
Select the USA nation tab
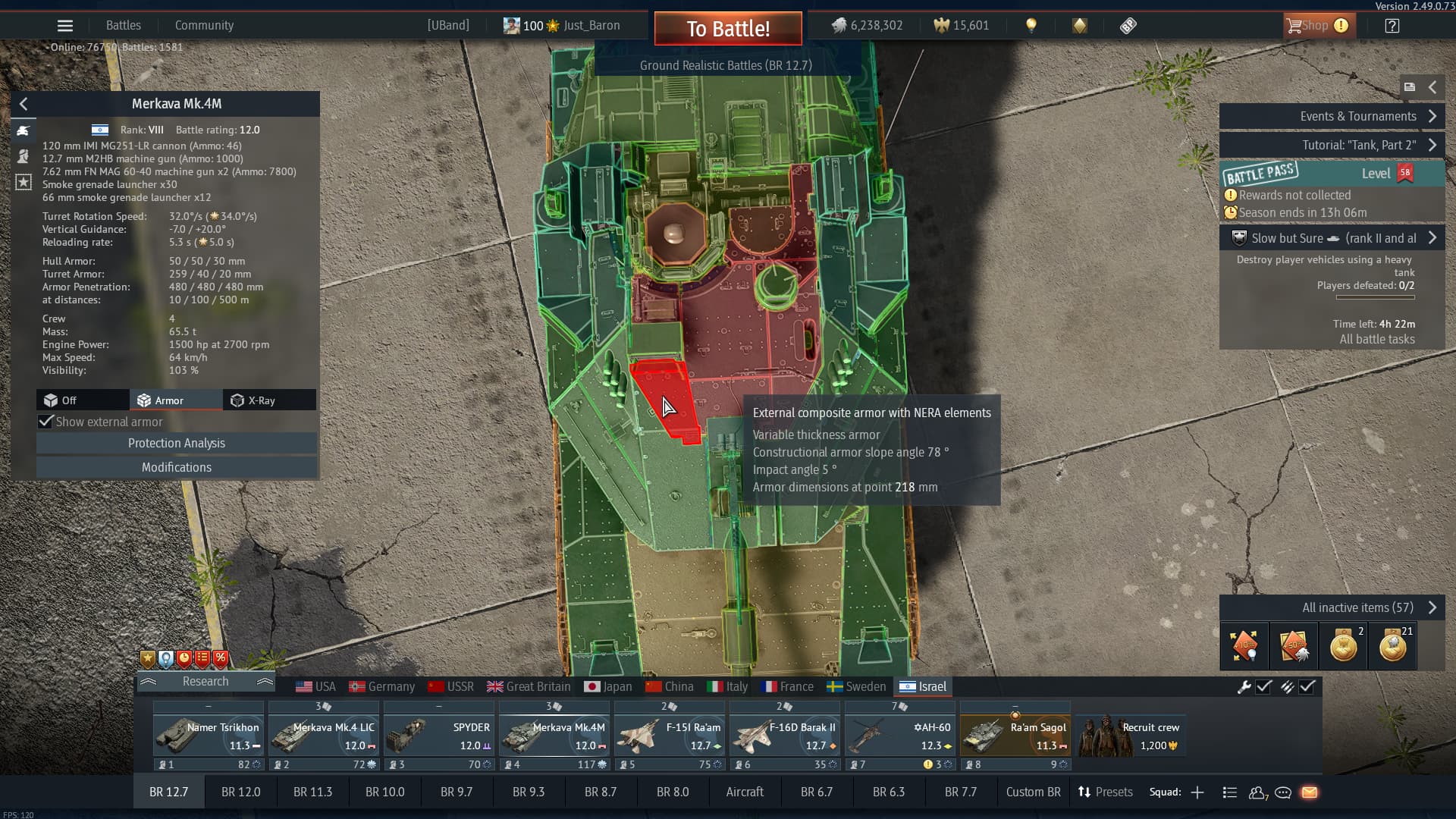point(316,686)
